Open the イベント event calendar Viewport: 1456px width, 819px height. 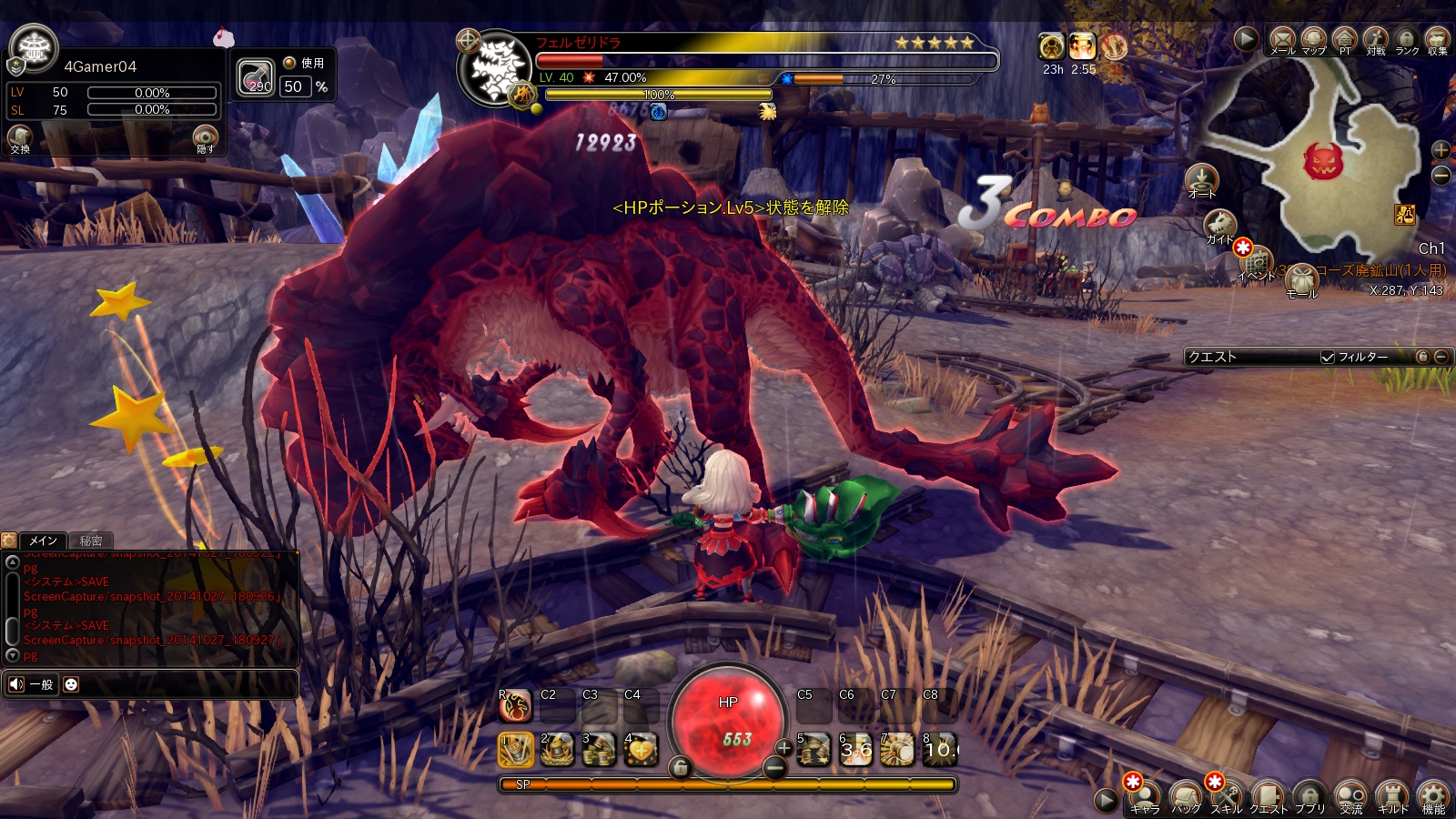pos(1257,263)
